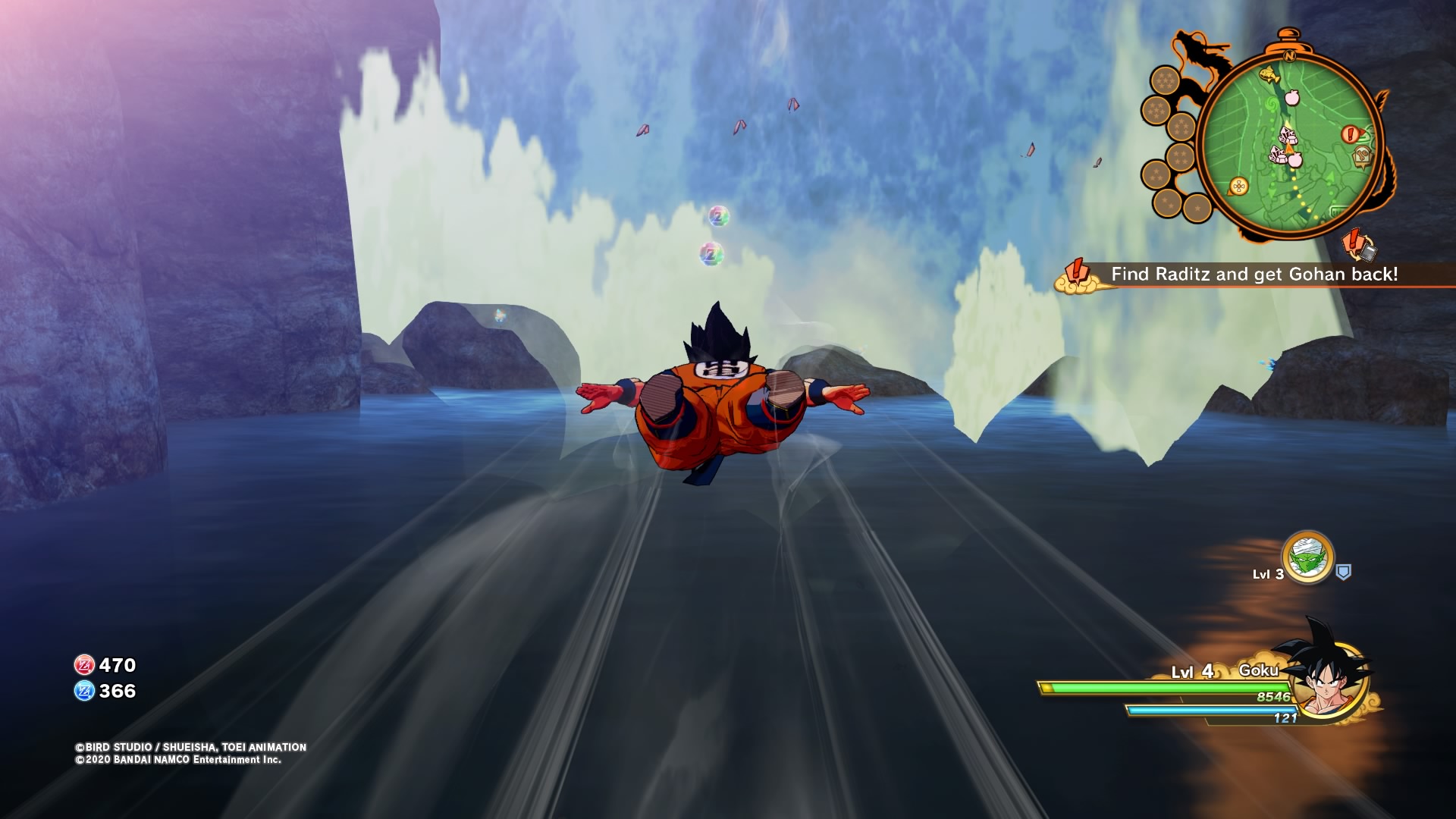Screen dimensions: 1456x819
Task: Select the green swirl marker on minimap
Action: 1270,103
